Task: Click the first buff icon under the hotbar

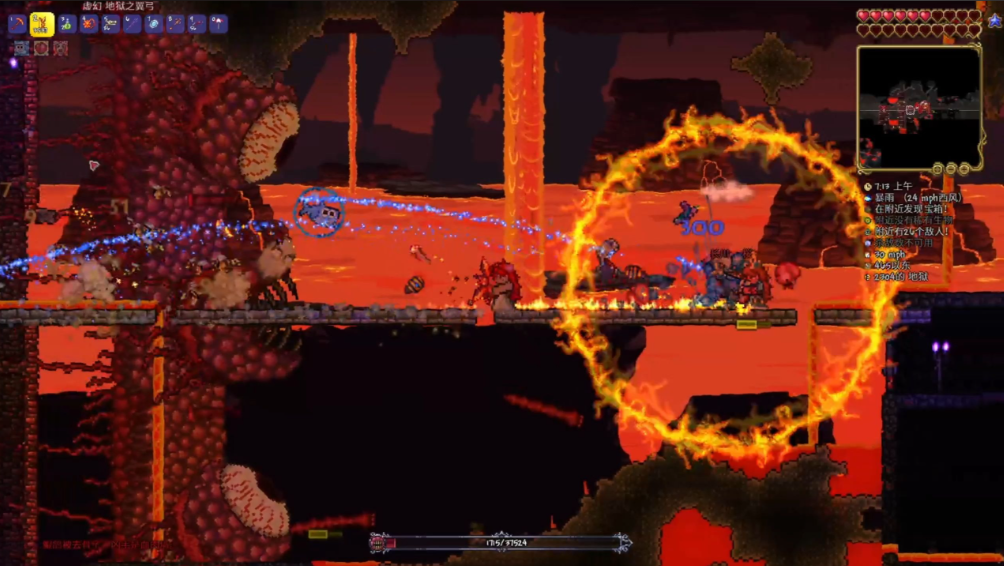Action: [x=20, y=48]
